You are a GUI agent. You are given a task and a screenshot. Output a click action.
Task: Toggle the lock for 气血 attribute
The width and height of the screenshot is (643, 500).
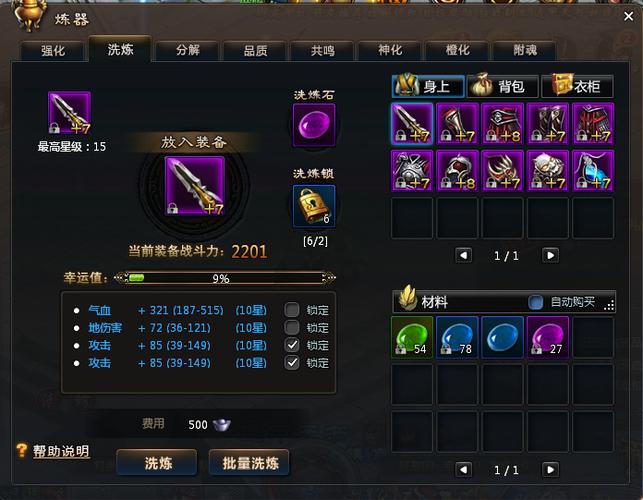coord(292,310)
